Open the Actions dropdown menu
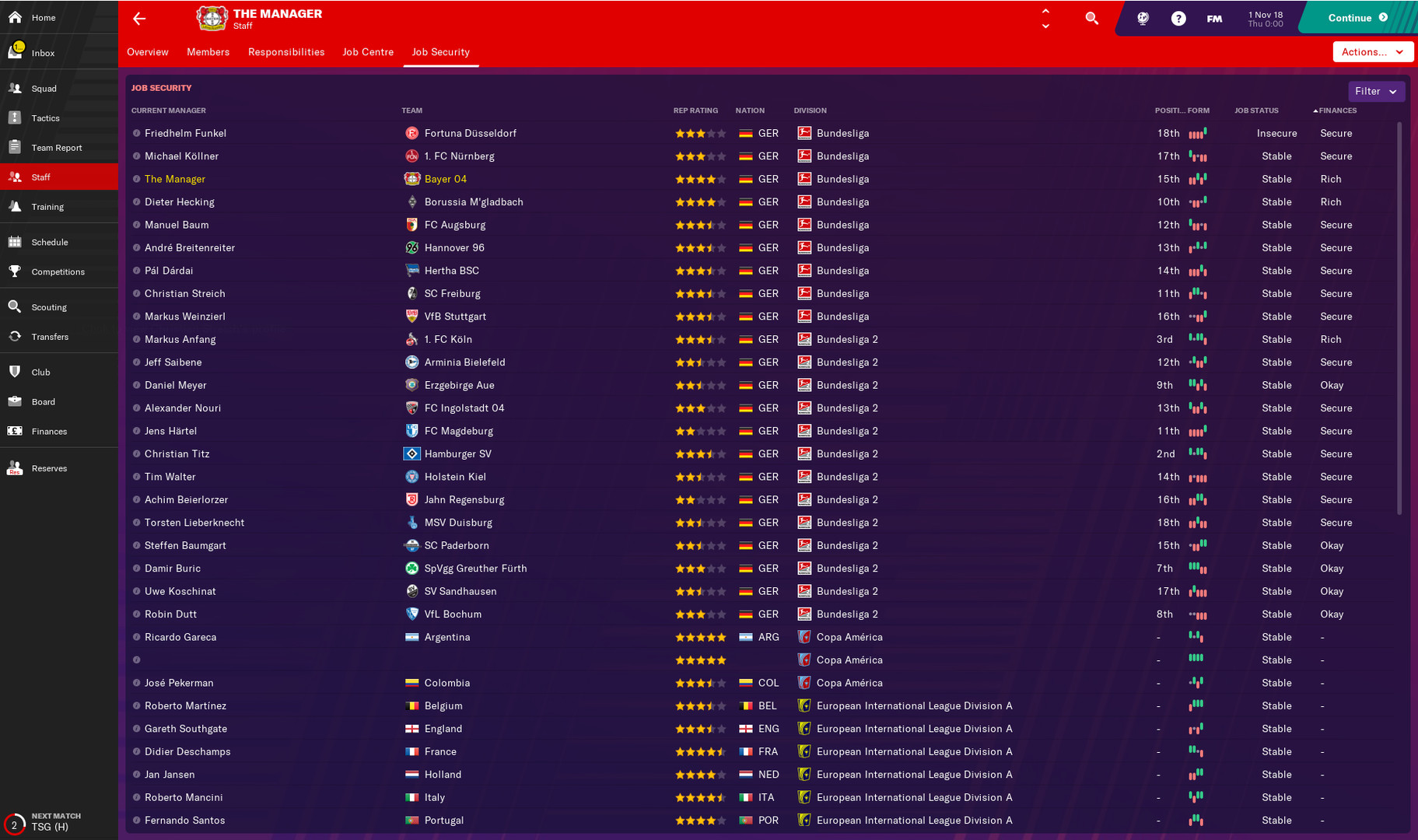1418x840 pixels. click(1373, 51)
